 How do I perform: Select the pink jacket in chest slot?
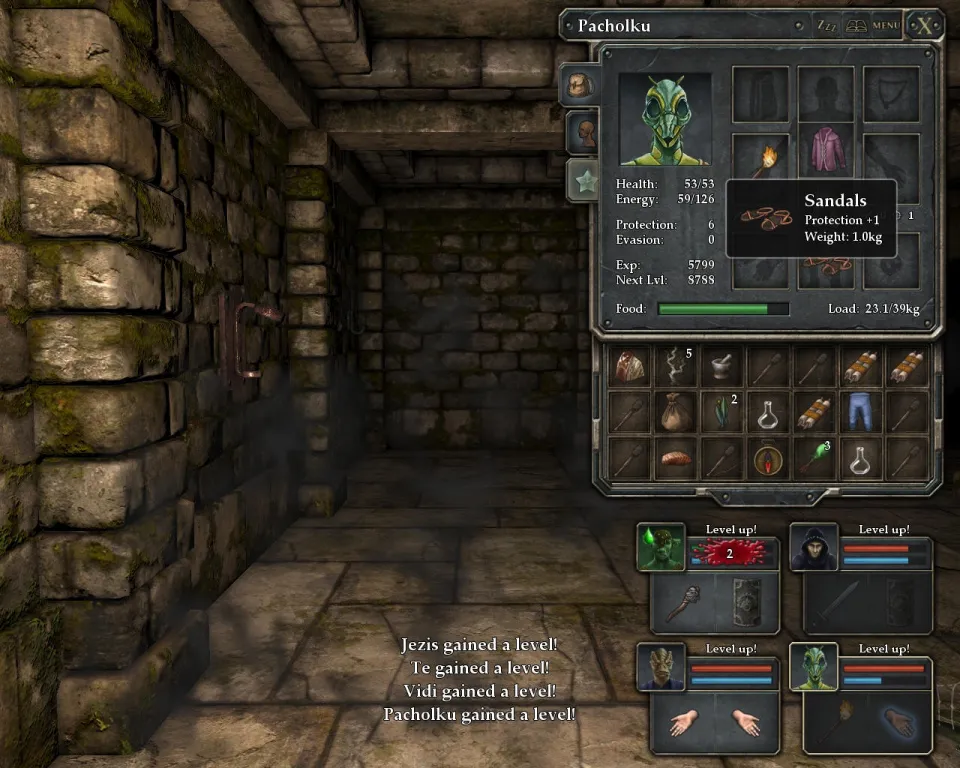tap(826, 148)
